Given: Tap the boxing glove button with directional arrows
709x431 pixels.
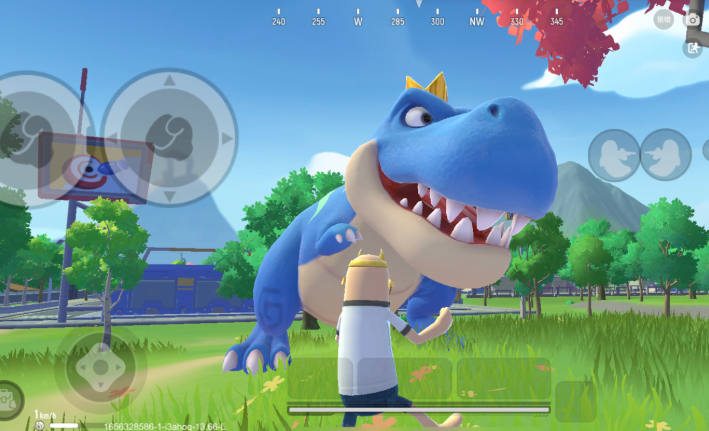Looking at the screenshot, I should [x=169, y=136].
